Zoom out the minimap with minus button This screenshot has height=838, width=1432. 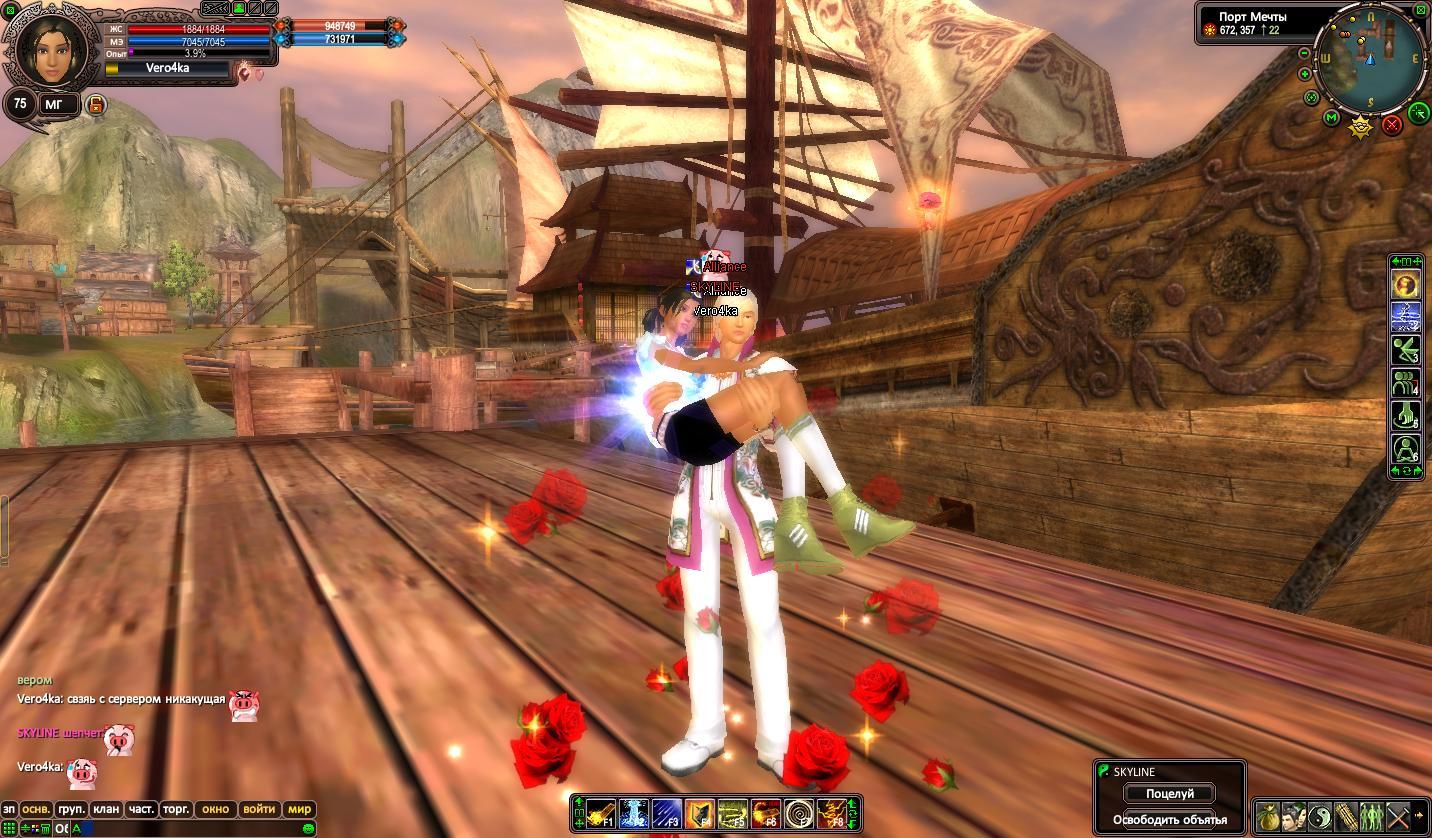point(1305,53)
